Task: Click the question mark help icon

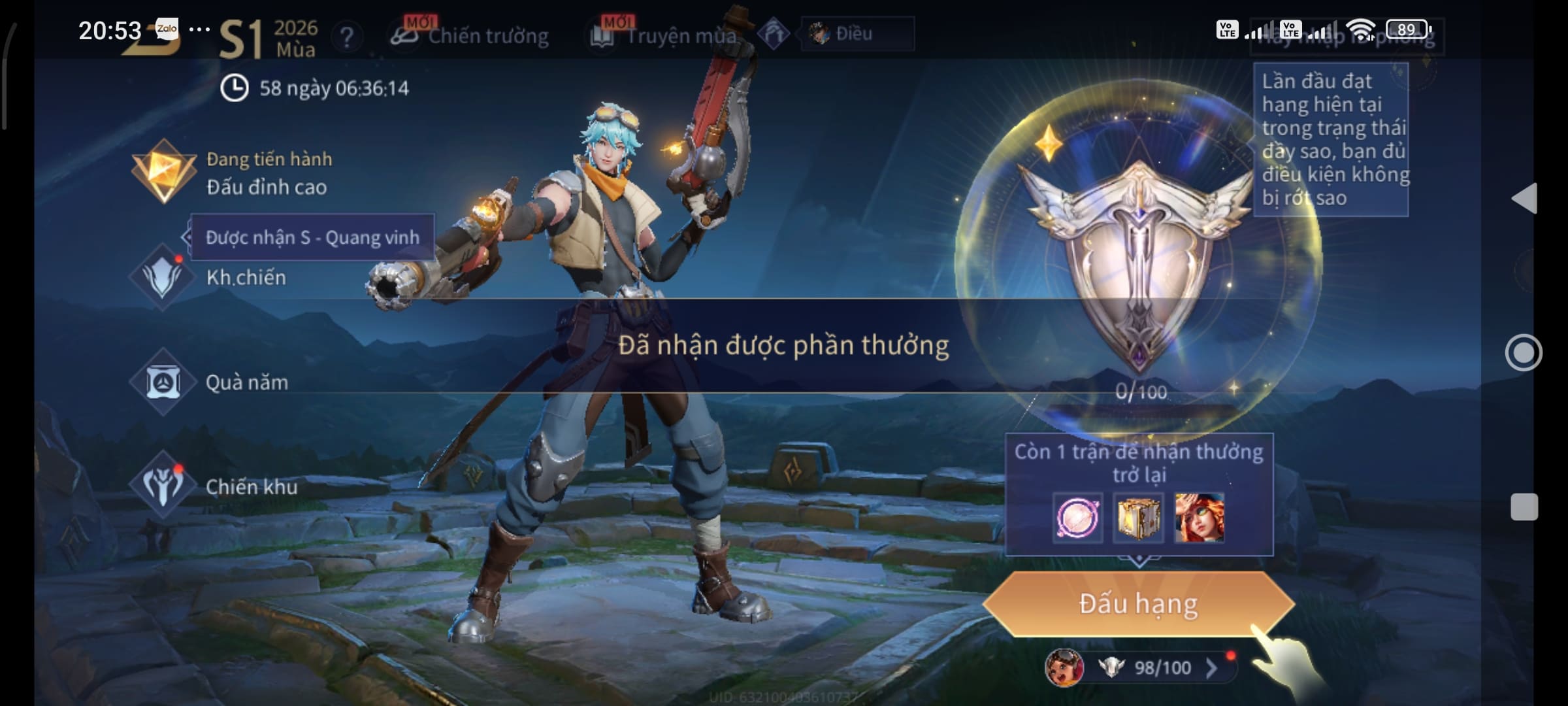Action: [x=347, y=37]
